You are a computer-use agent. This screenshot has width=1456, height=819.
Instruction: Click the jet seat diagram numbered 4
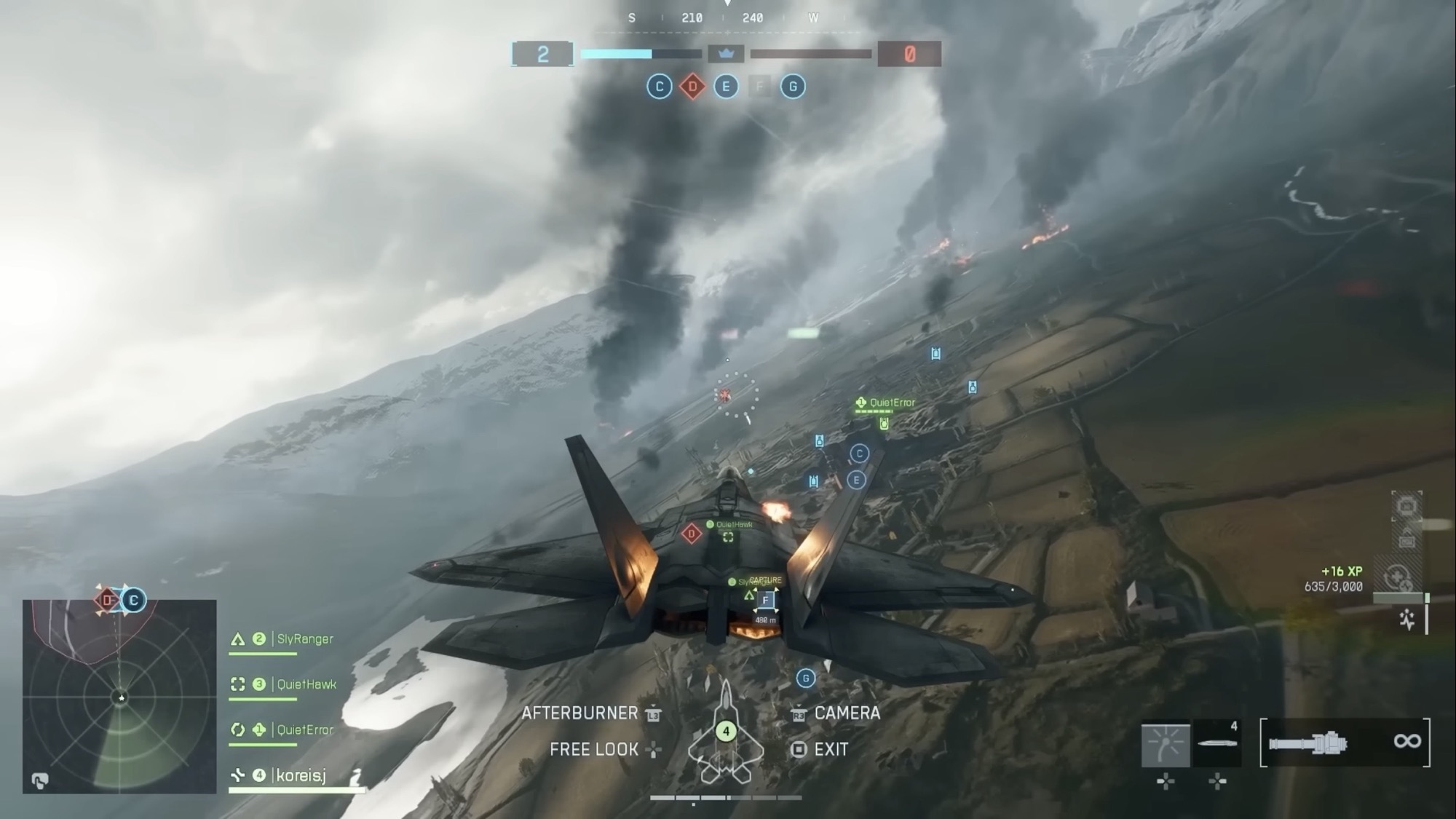726,732
